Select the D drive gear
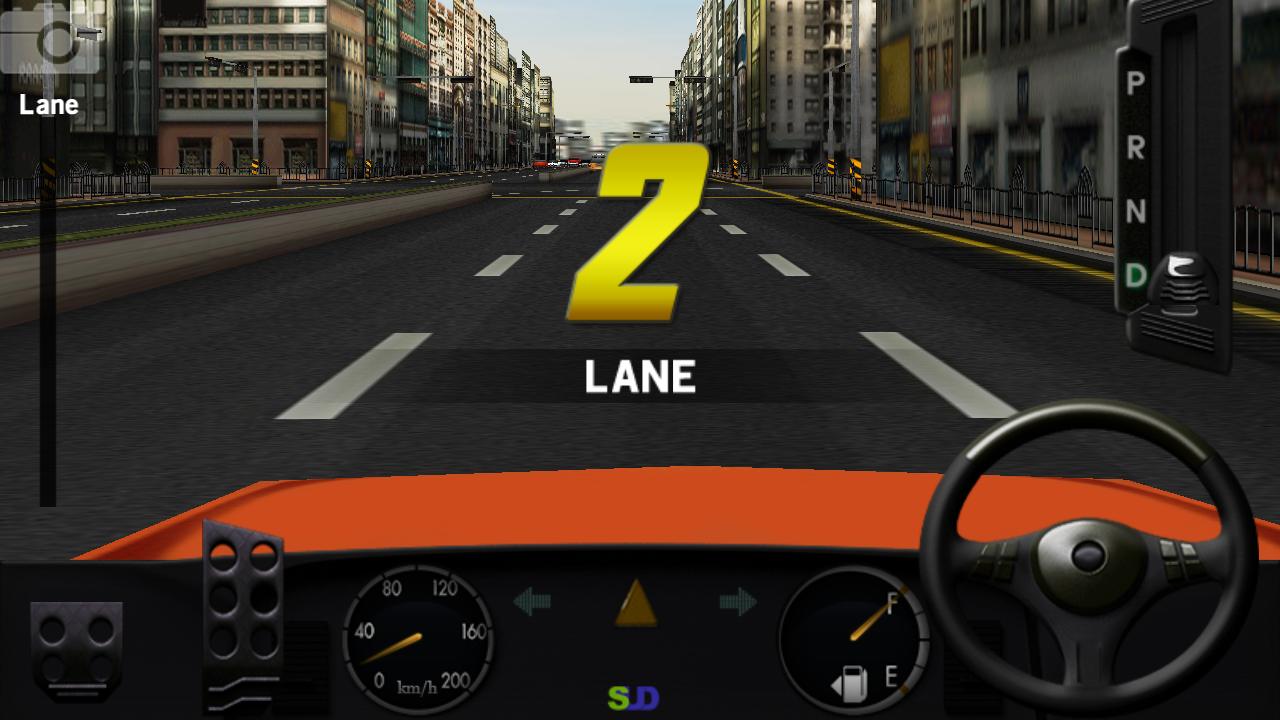This screenshot has width=1280, height=720. 1135,275
